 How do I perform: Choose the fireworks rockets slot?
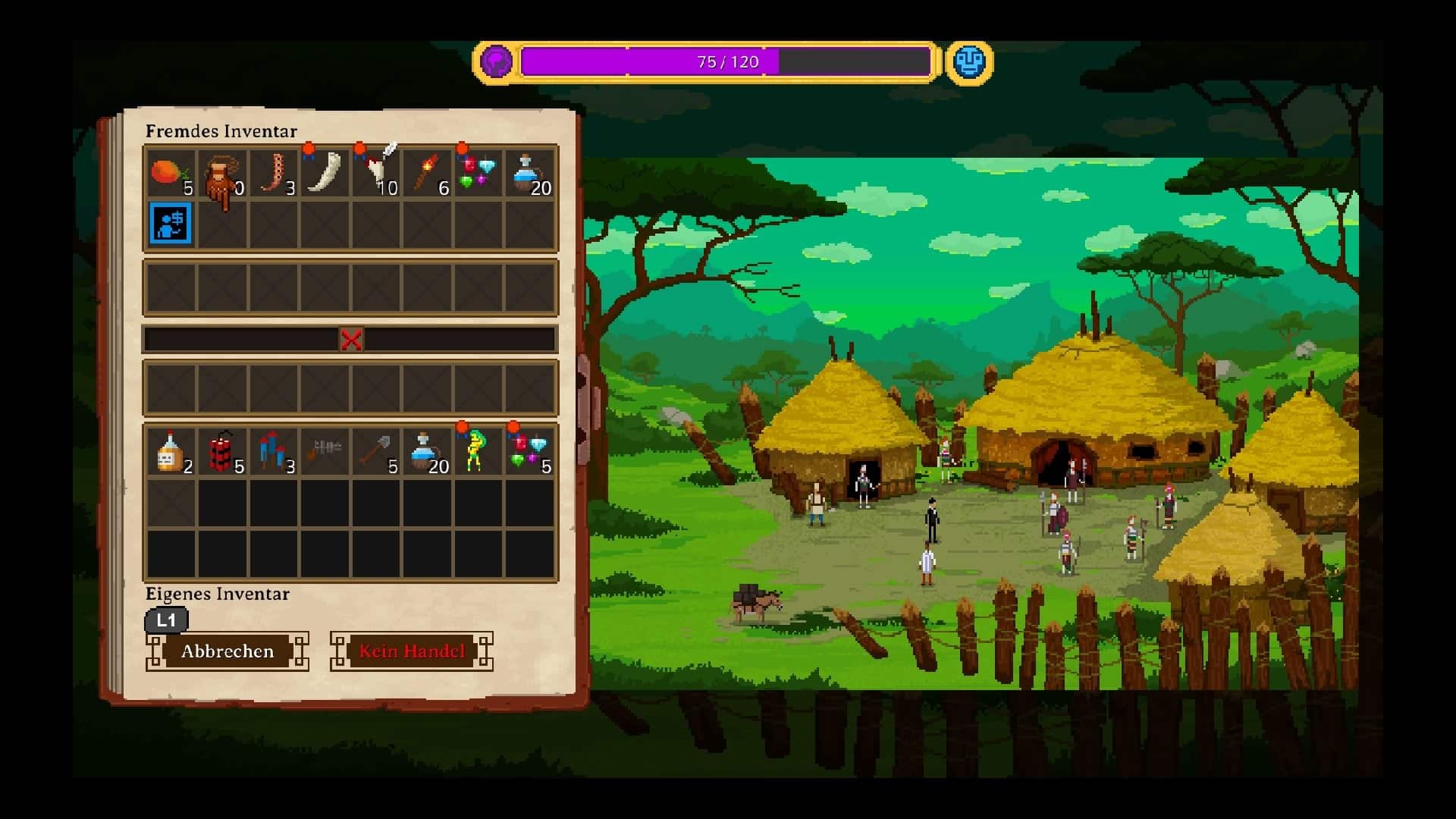coord(273,451)
